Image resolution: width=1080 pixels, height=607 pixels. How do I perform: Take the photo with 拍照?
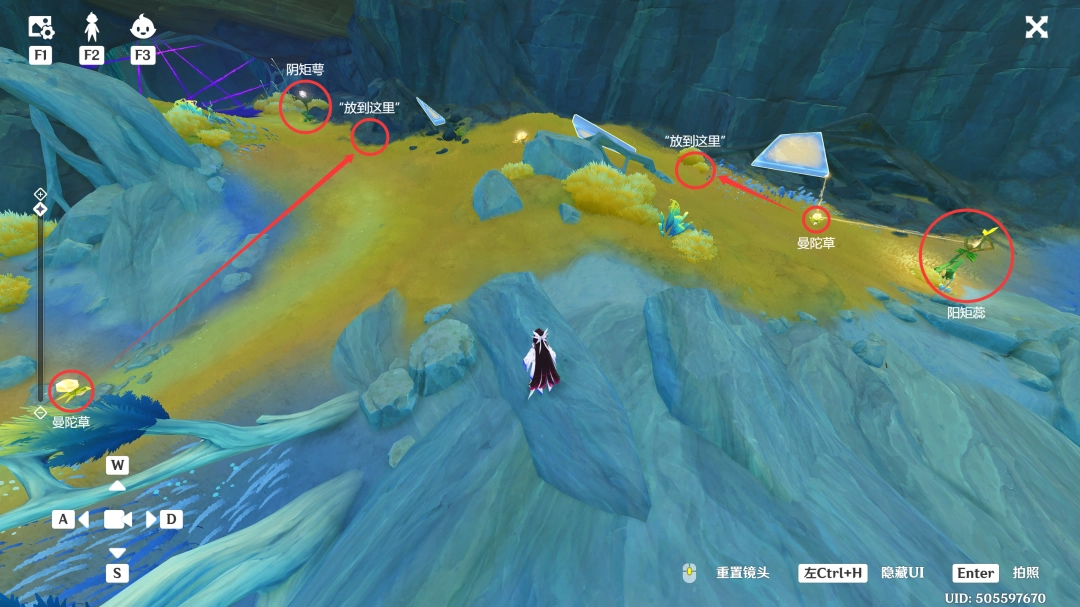coord(1026,573)
